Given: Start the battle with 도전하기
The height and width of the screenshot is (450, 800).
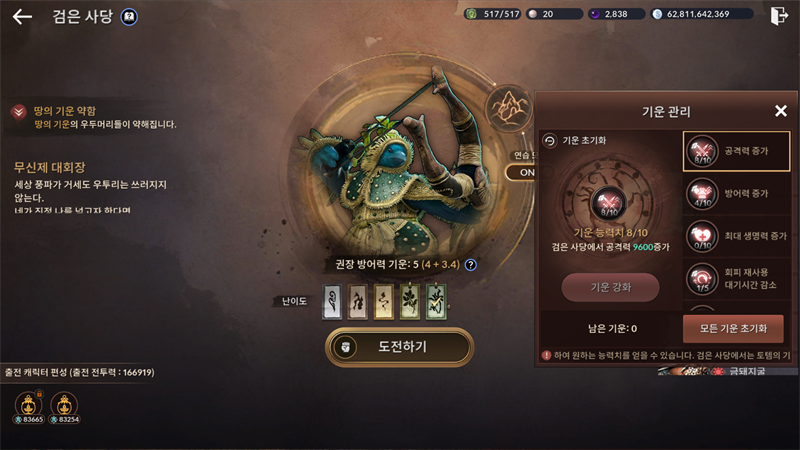Looking at the screenshot, I should (400, 347).
